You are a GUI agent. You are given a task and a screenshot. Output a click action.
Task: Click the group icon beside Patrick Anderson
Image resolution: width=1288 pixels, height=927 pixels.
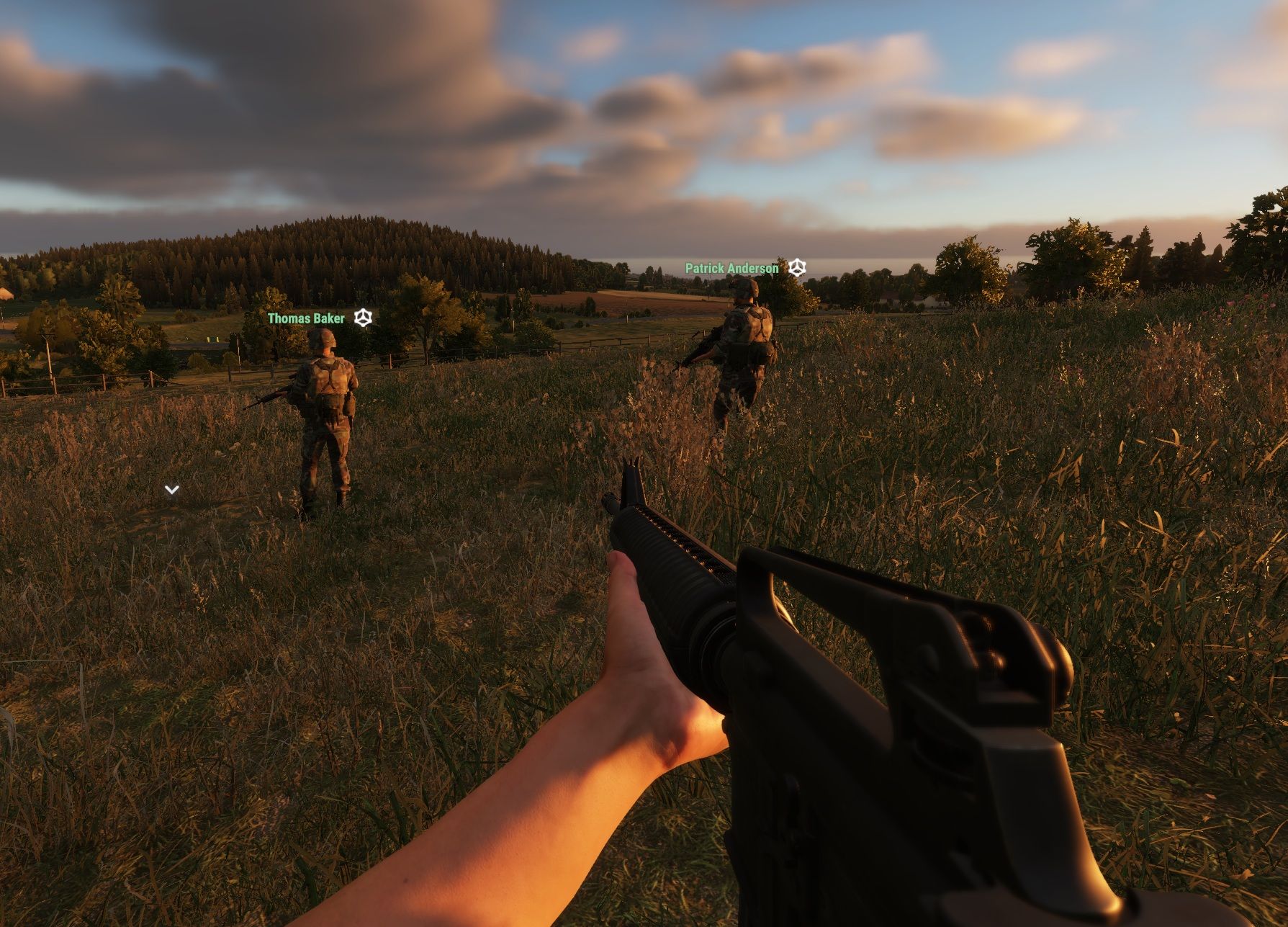coord(796,268)
